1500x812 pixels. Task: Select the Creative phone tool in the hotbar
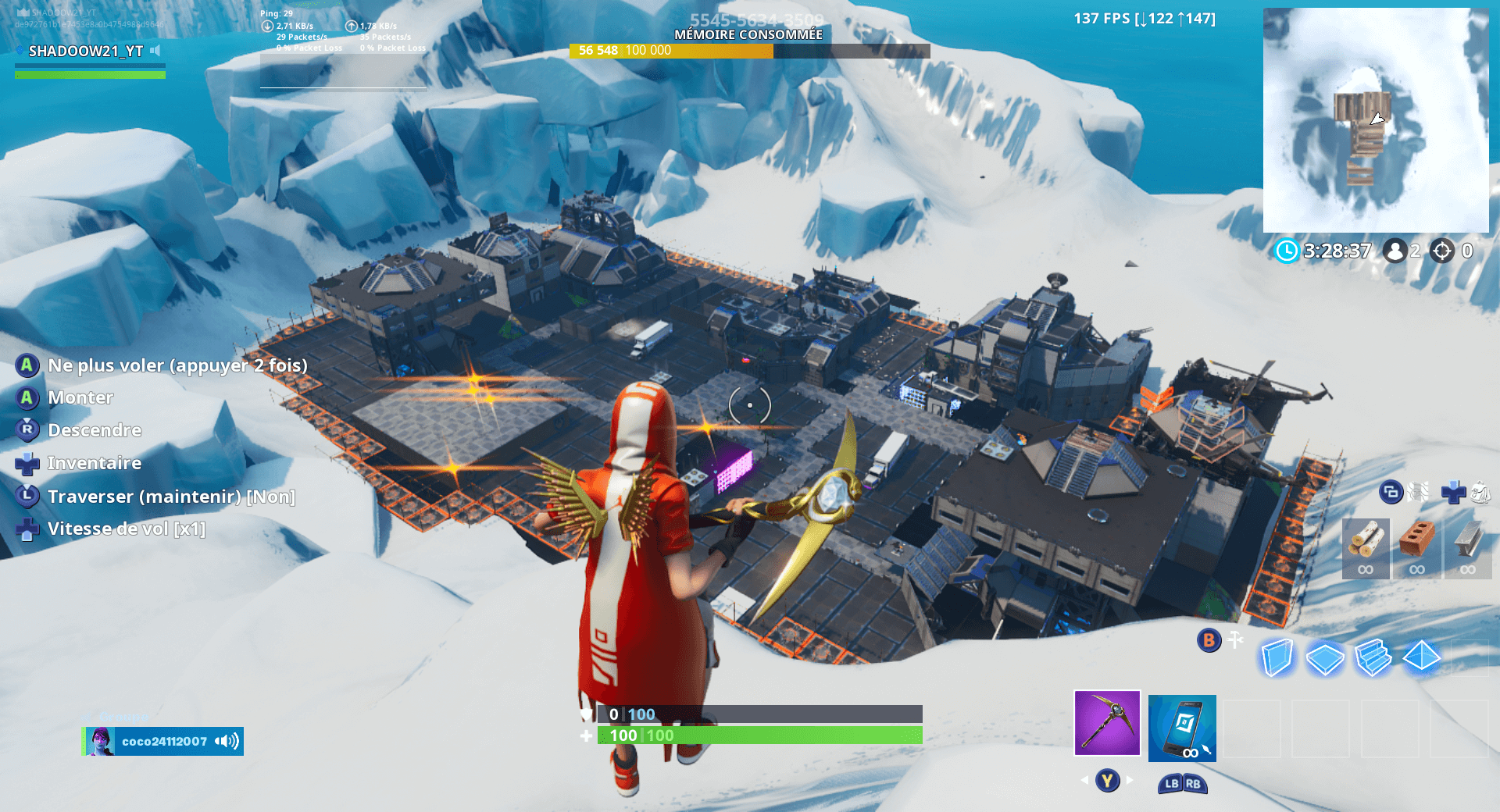tap(1181, 728)
